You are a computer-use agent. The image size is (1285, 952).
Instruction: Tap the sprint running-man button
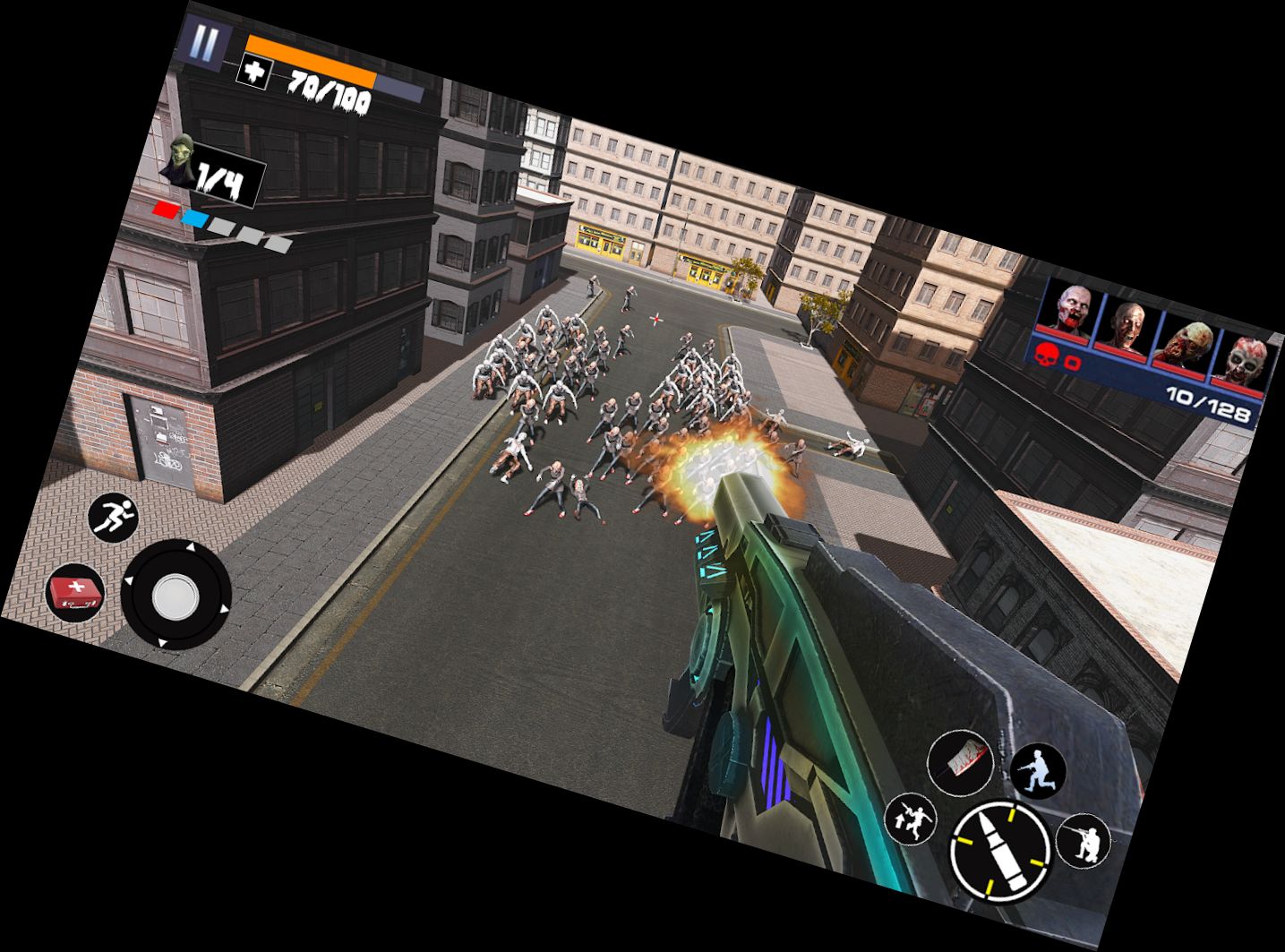(114, 517)
